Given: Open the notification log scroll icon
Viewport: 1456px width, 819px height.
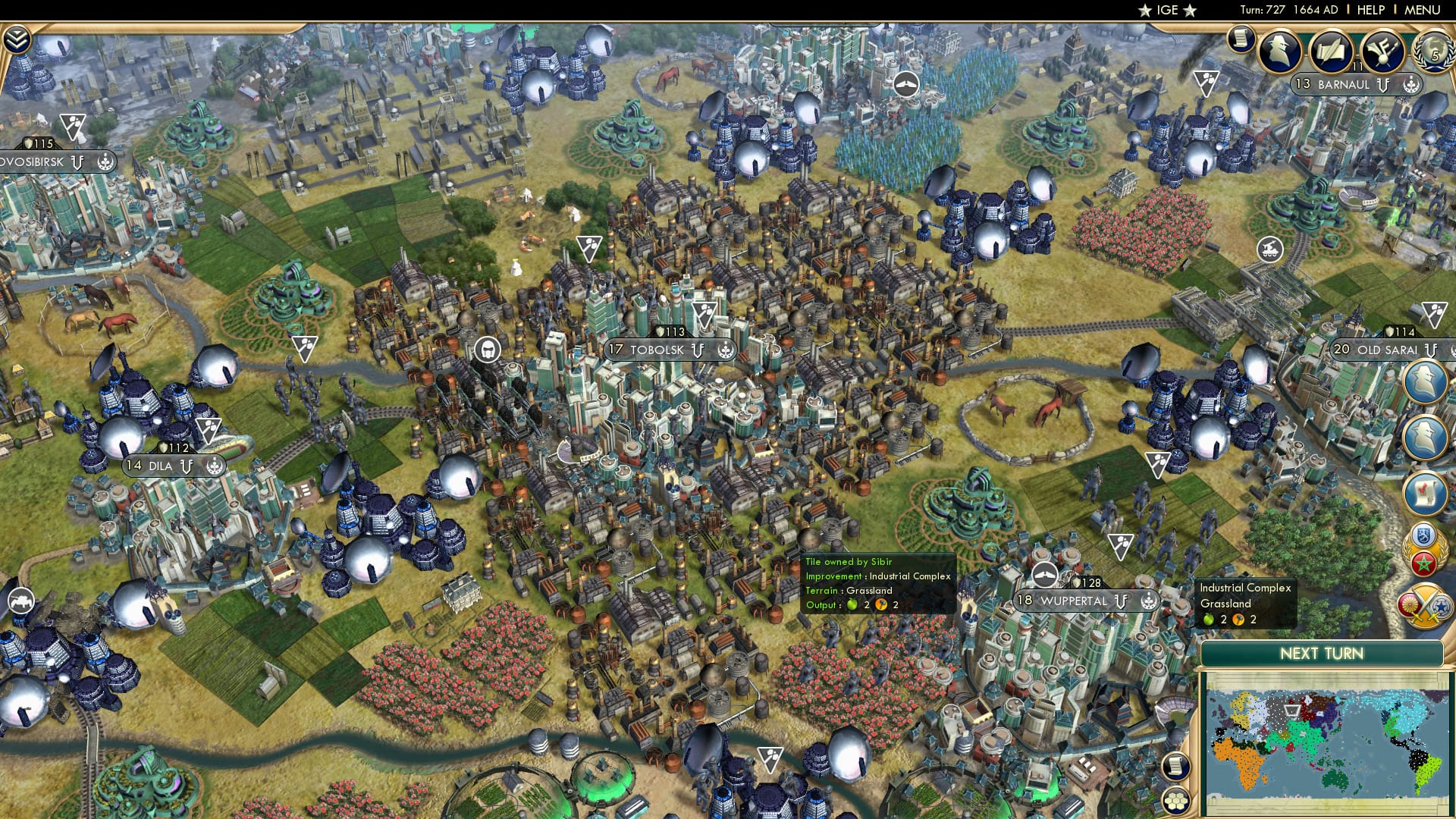Looking at the screenshot, I should pyautogui.click(x=1241, y=41).
